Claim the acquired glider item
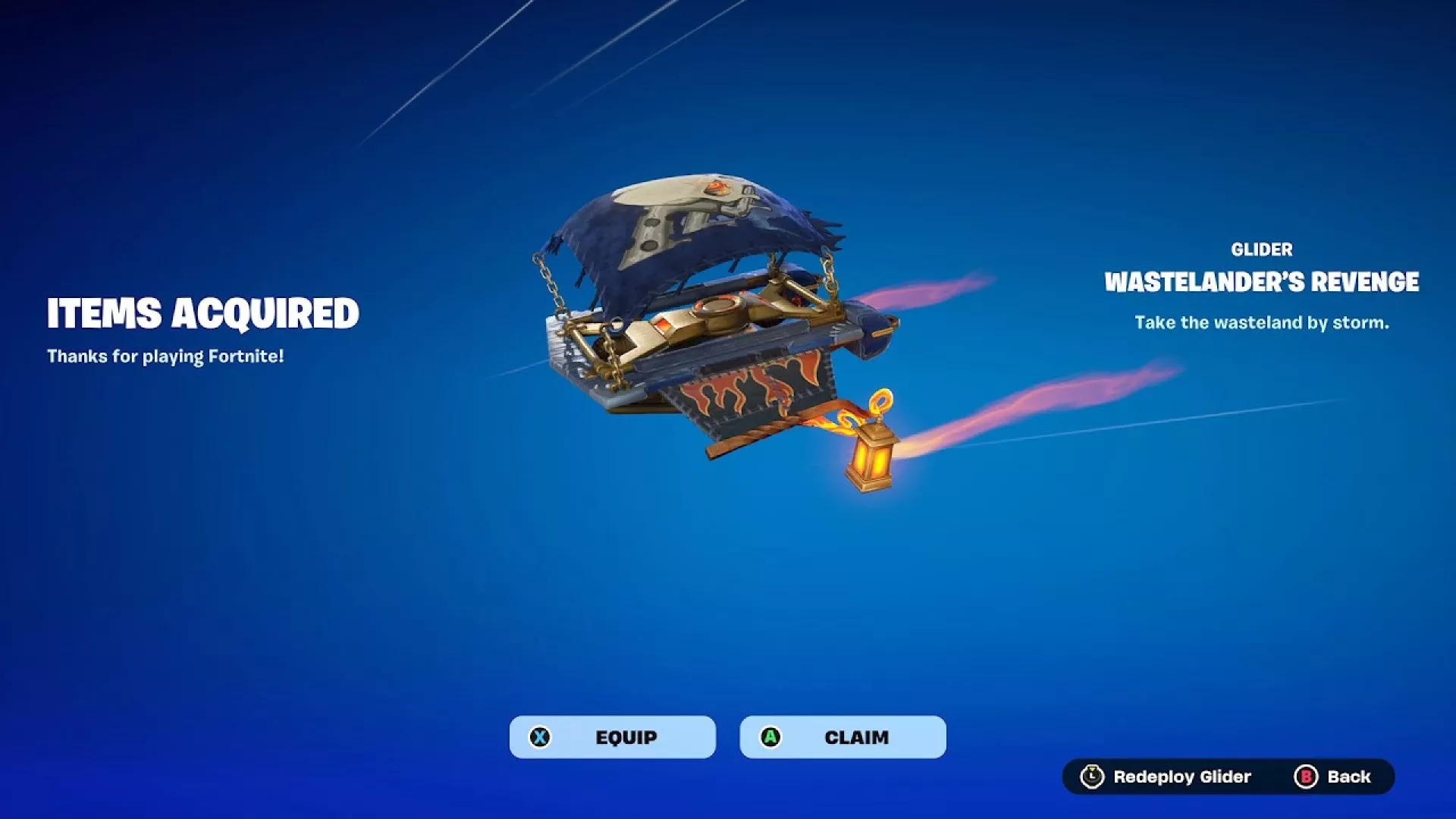The image size is (1456, 819). pyautogui.click(x=843, y=737)
